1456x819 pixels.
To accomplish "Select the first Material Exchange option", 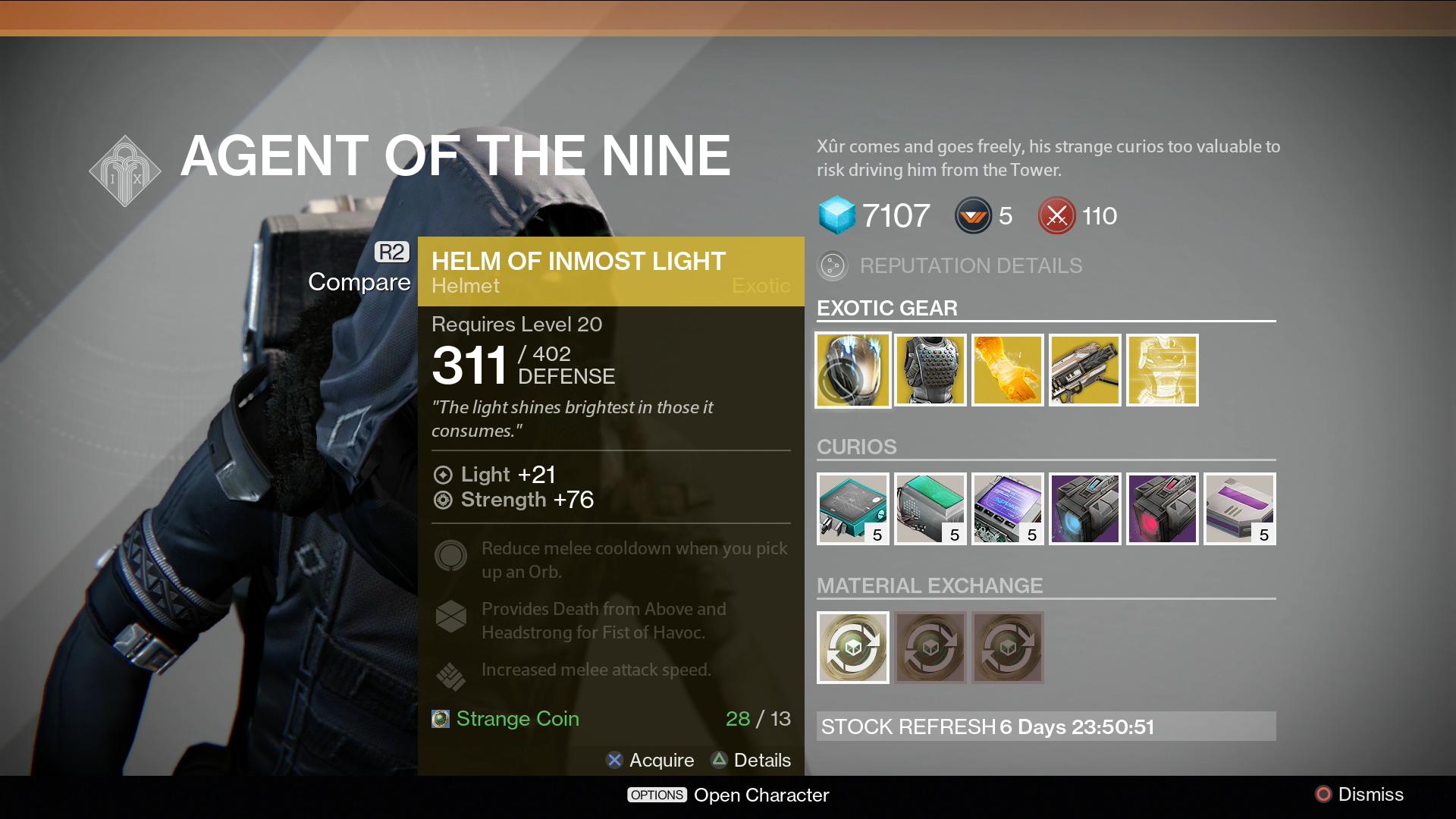I will tap(852, 647).
